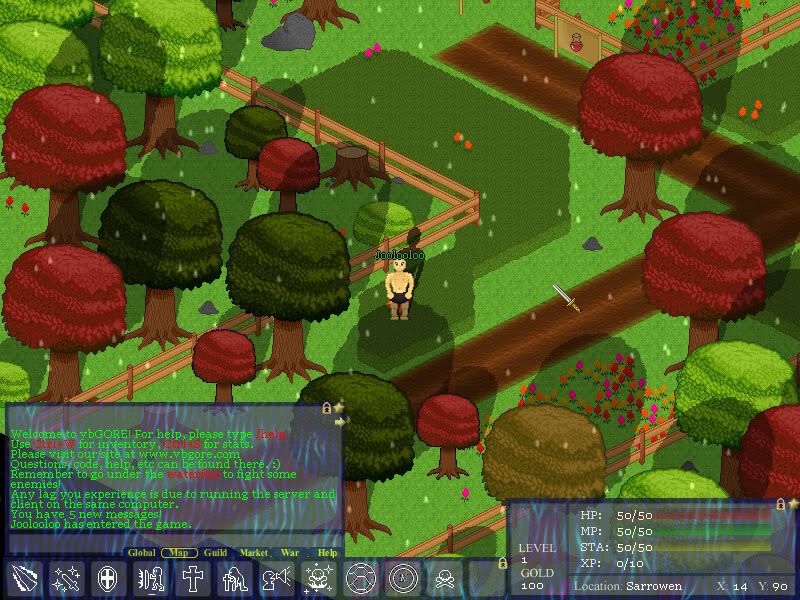The width and height of the screenshot is (800, 600).
Task: Select the Map chat tab
Action: pos(178,552)
